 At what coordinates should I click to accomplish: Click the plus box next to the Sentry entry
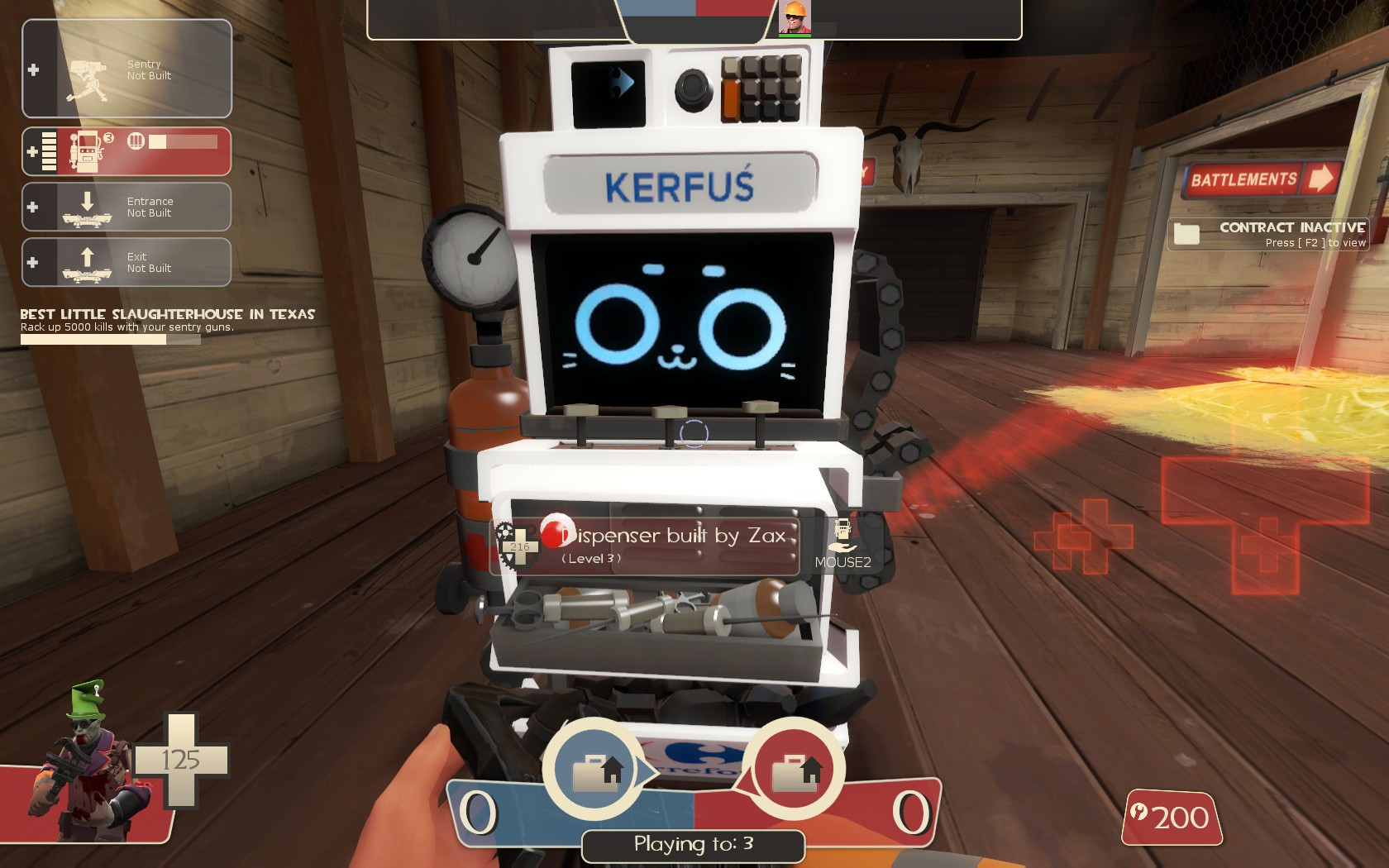click(34, 69)
